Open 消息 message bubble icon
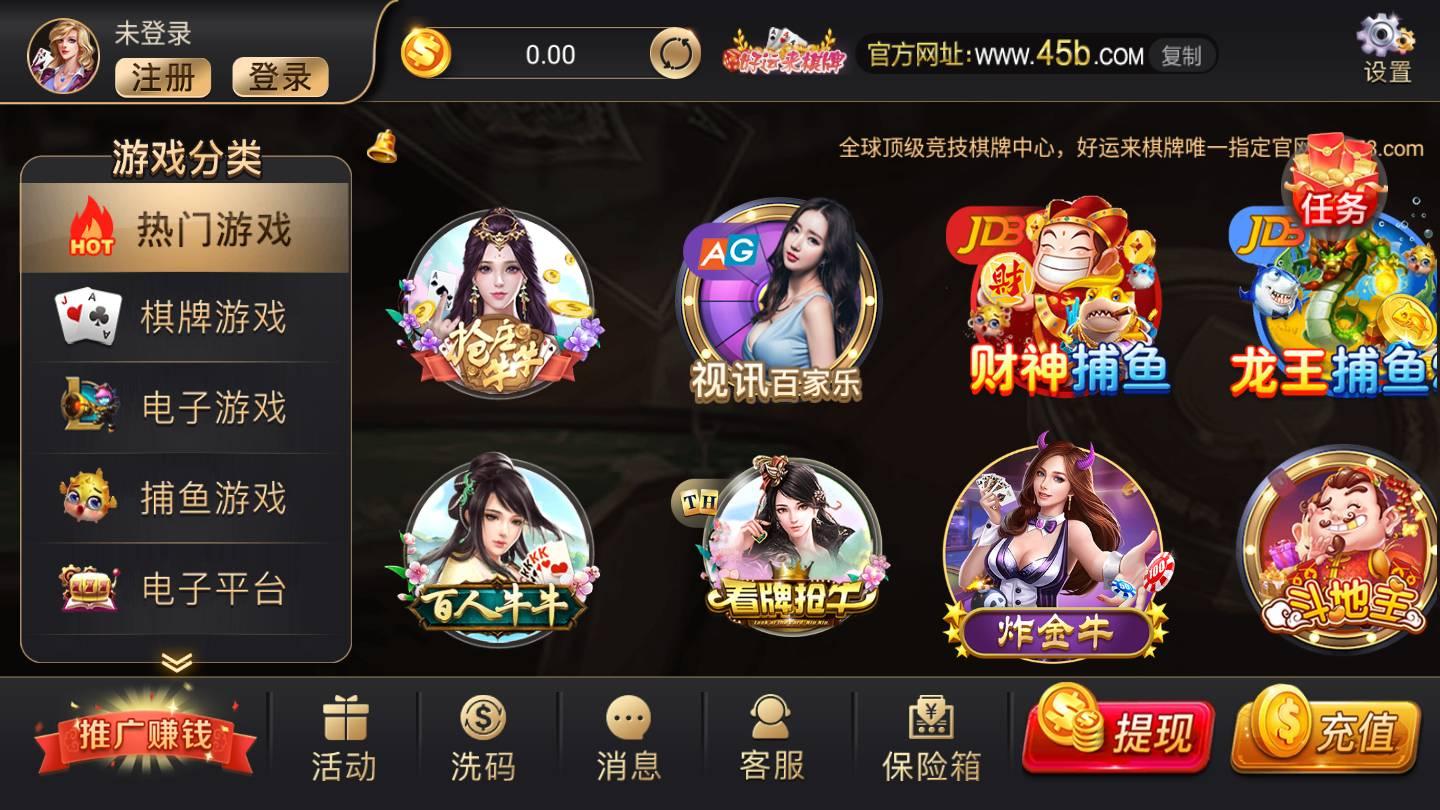 point(628,715)
